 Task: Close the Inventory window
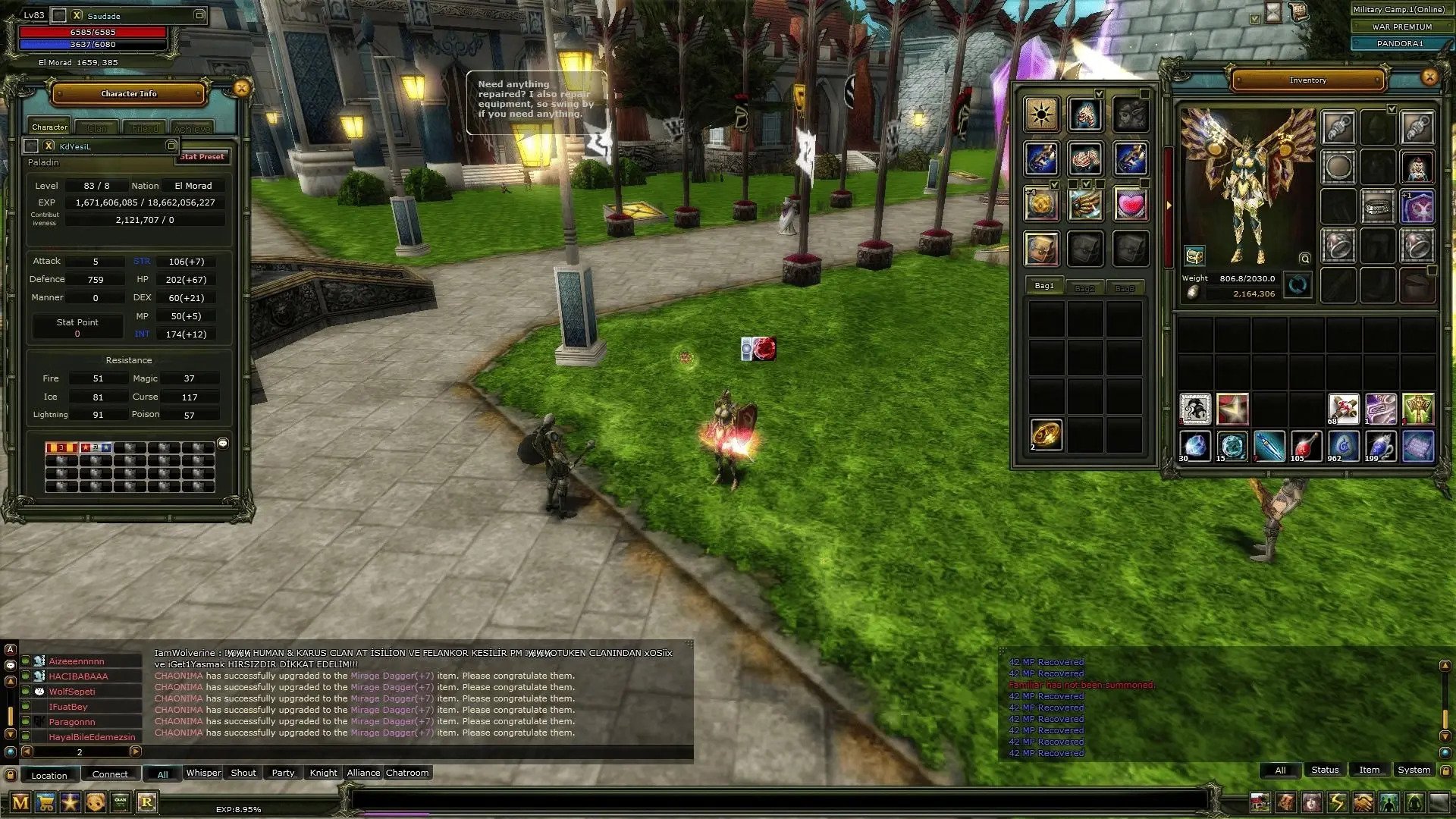point(1429,77)
